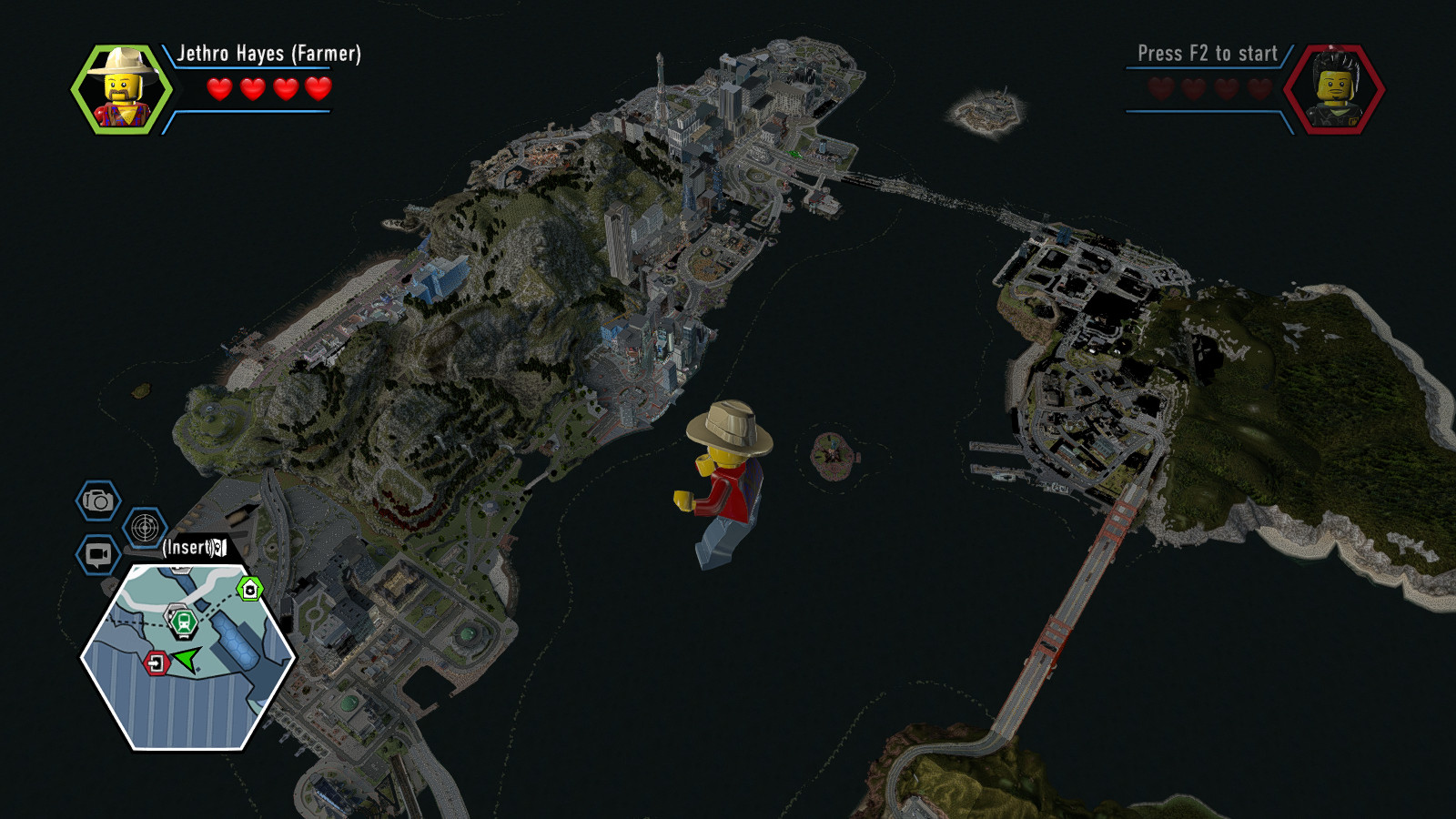This screenshot has height=819, width=1456.
Task: Click Jethro Hayes' hexagonal character portrait
Action: tap(123, 89)
